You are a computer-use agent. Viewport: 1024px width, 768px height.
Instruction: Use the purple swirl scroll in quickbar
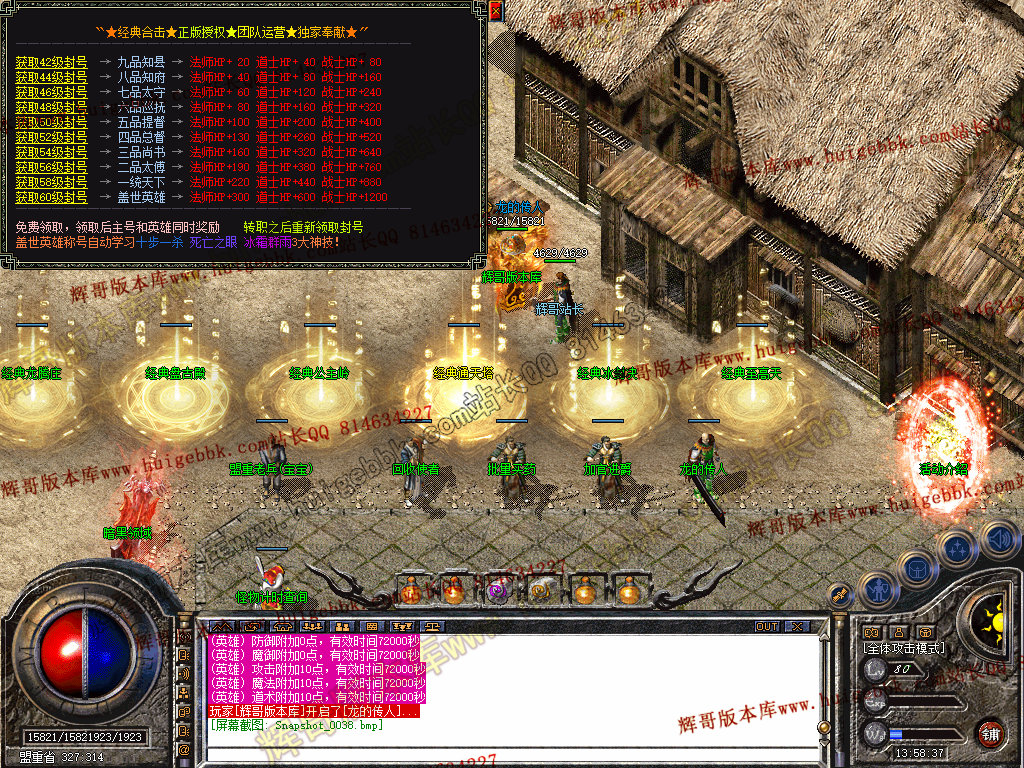coord(497,591)
